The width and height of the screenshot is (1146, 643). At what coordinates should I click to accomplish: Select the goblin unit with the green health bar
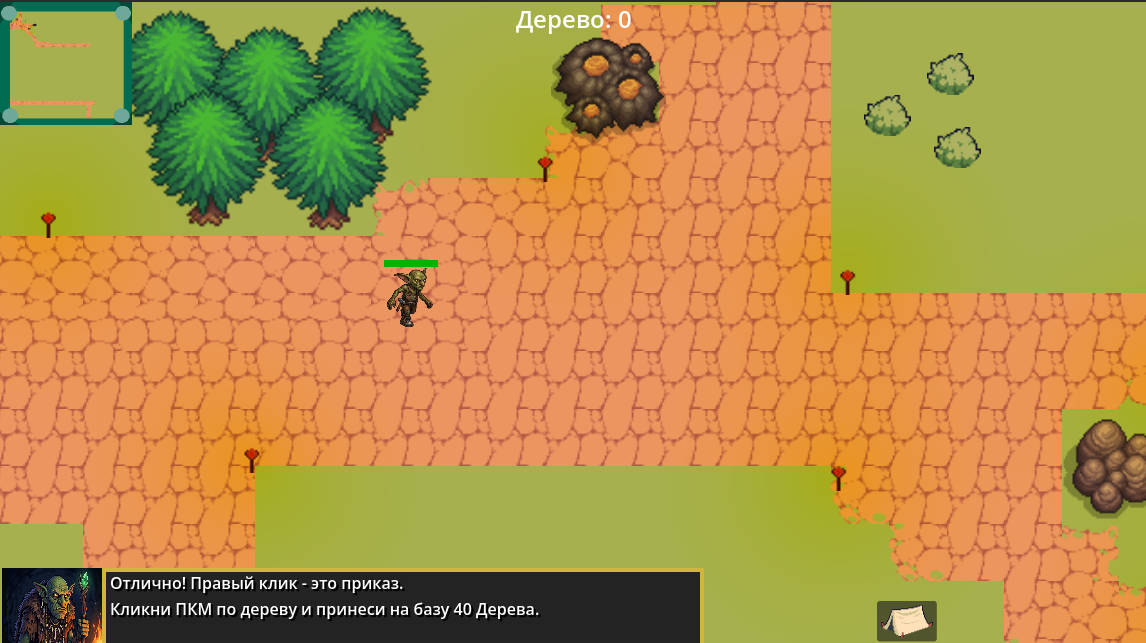click(x=410, y=297)
